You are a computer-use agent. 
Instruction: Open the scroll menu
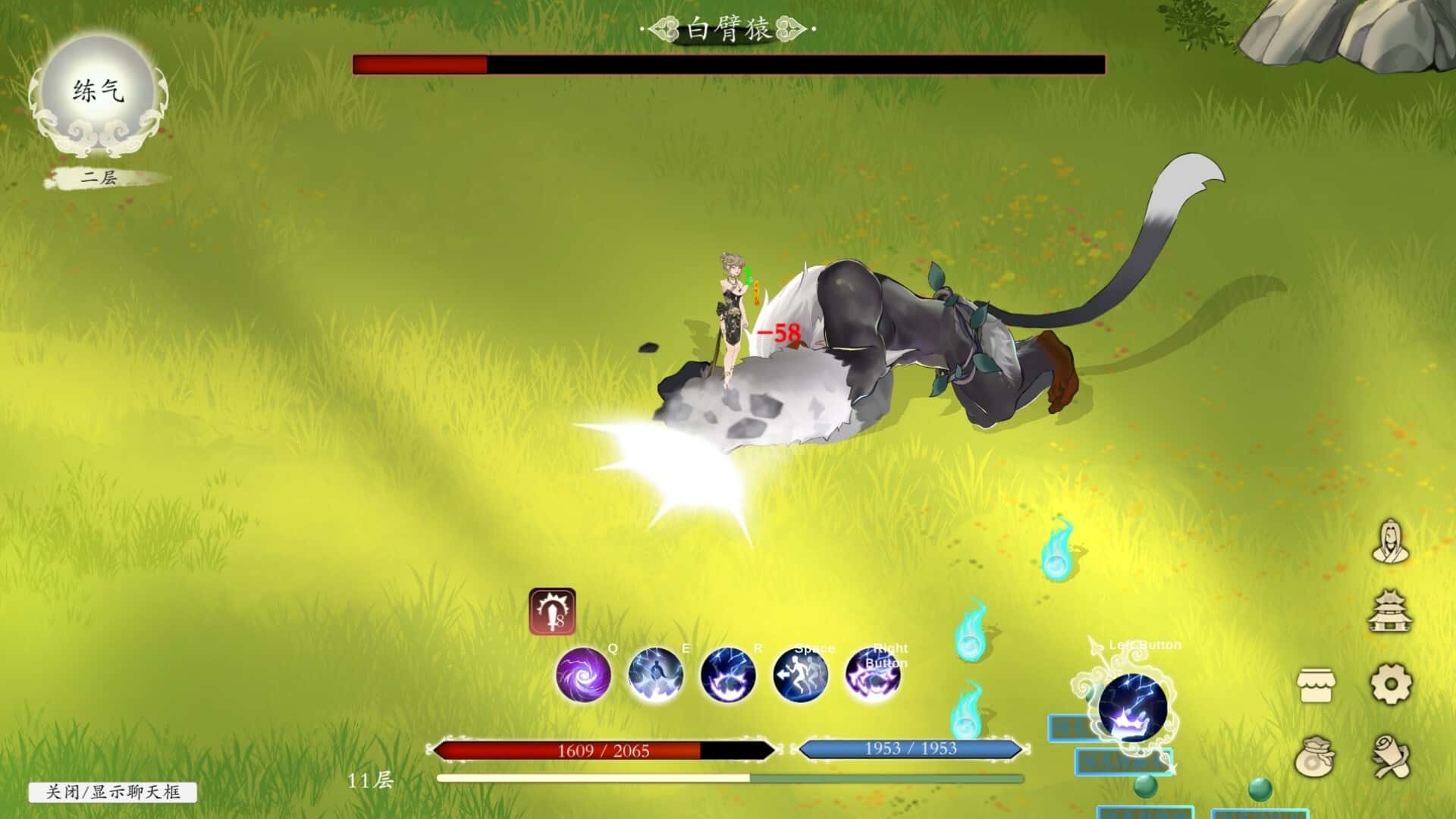point(1391,756)
